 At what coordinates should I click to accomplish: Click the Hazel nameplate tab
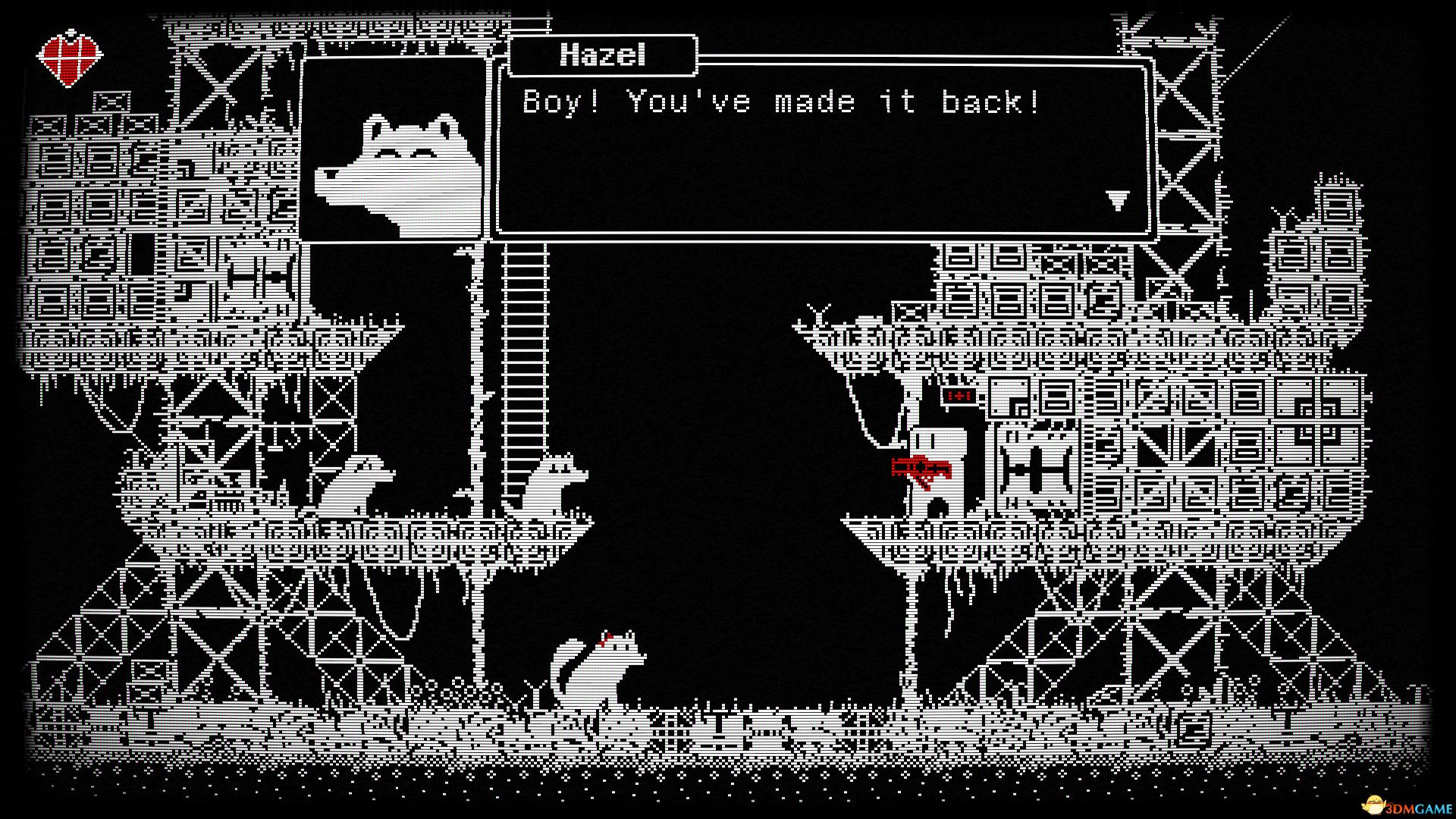[x=603, y=55]
